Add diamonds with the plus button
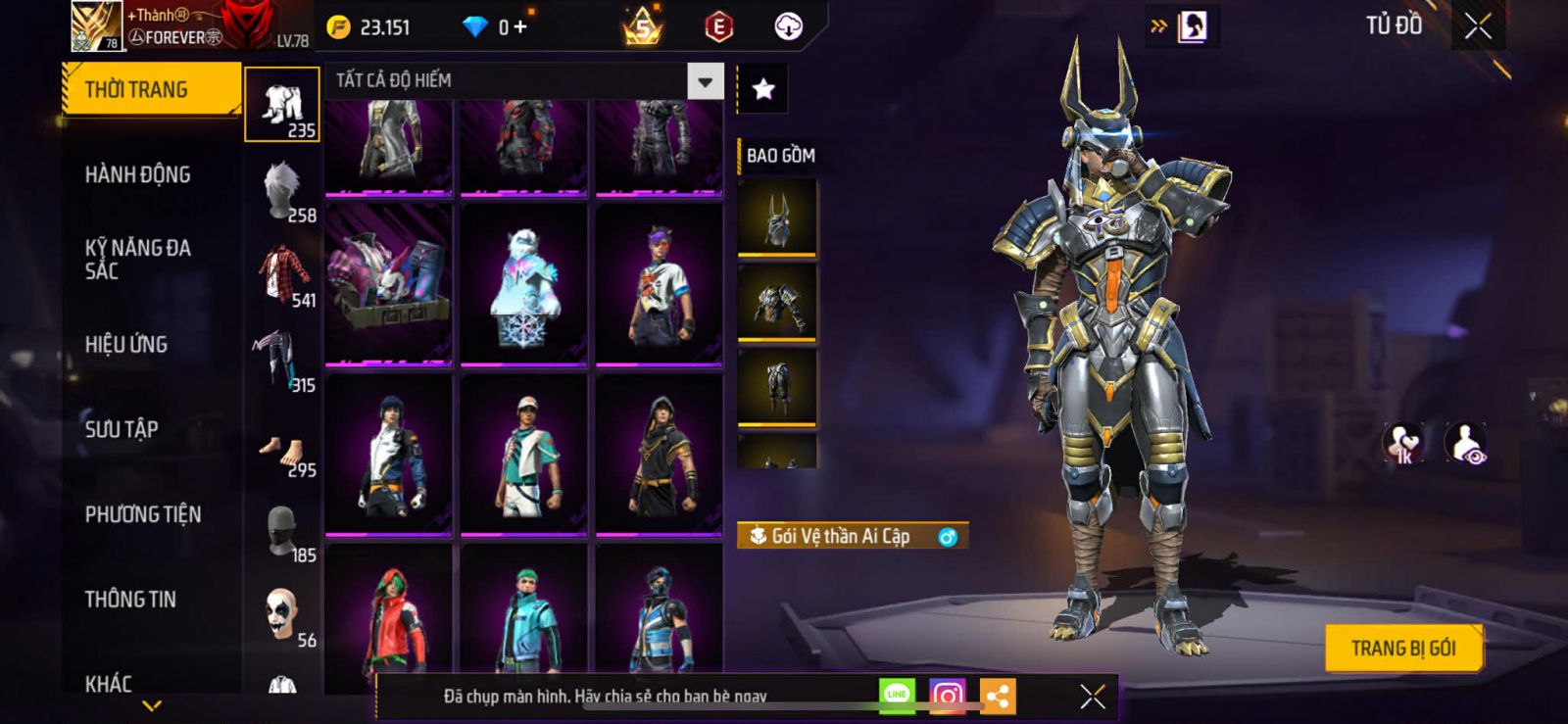The image size is (1568, 724). point(519,27)
